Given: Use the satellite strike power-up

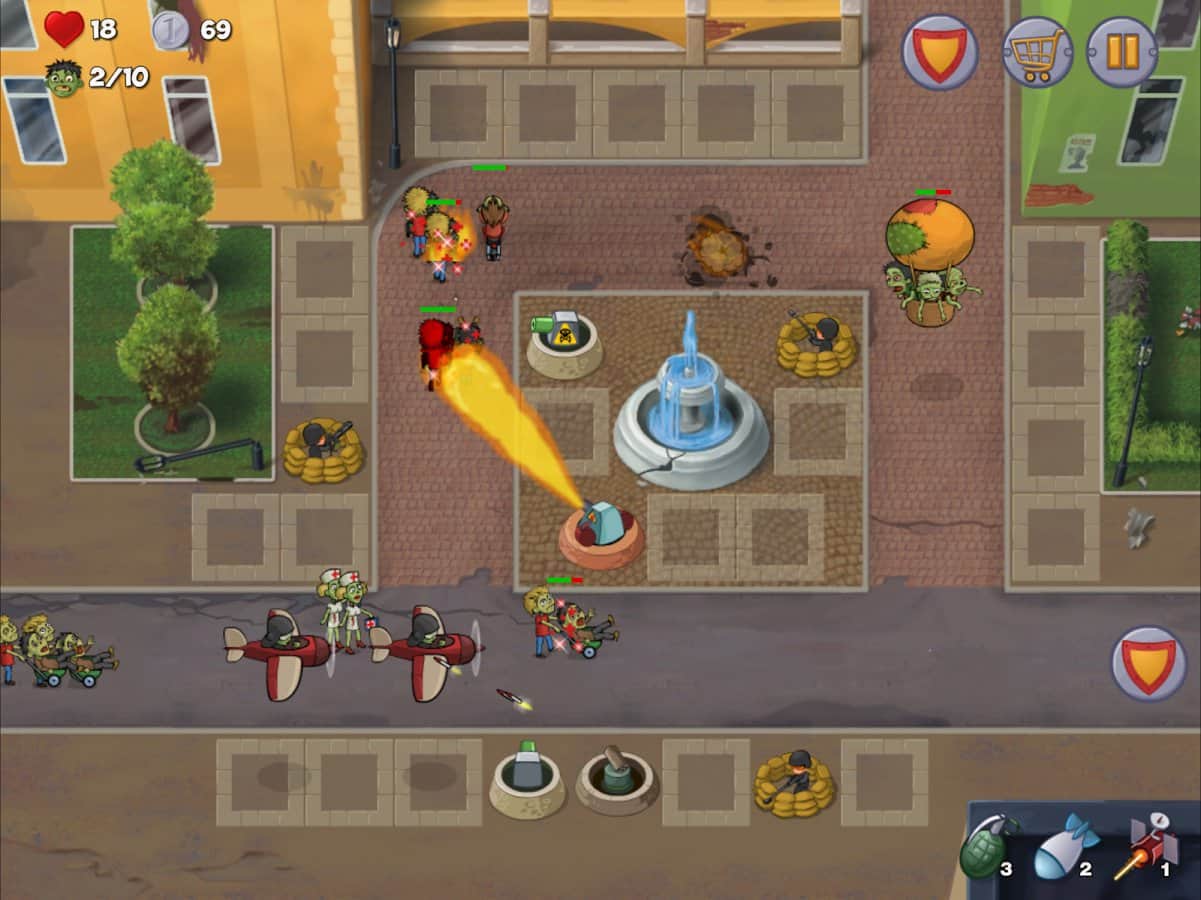Looking at the screenshot, I should click(x=1146, y=848).
